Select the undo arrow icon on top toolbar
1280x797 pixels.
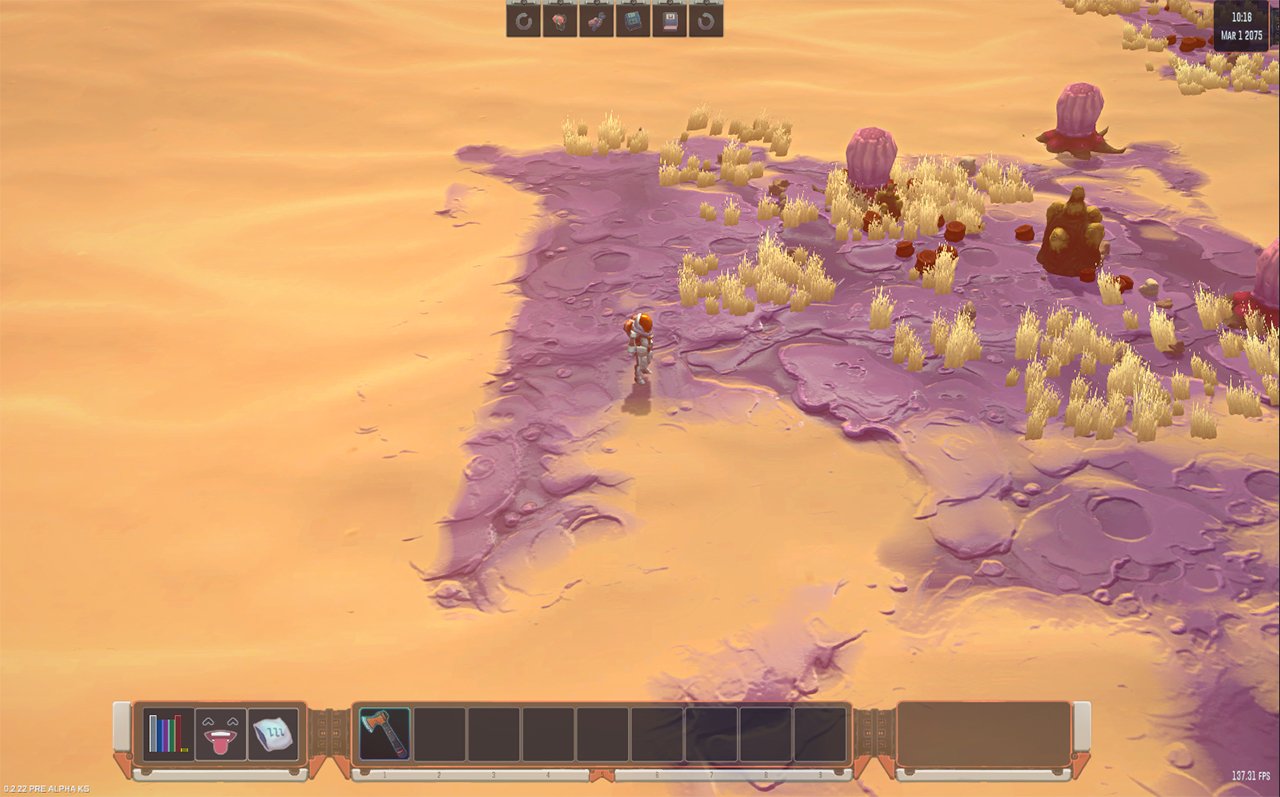click(x=523, y=20)
